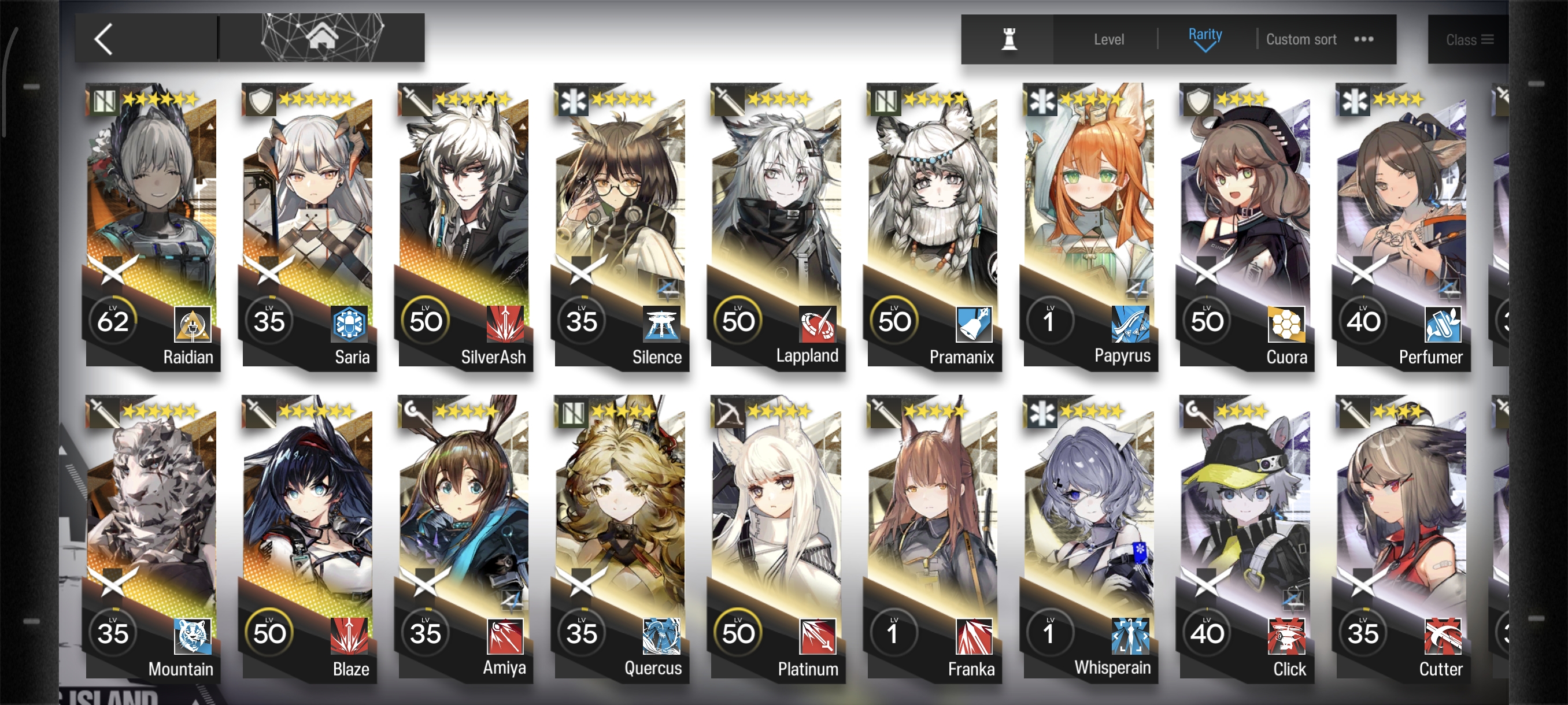Sort operators by Level
Image resolution: width=1568 pixels, height=705 pixels.
[1108, 40]
